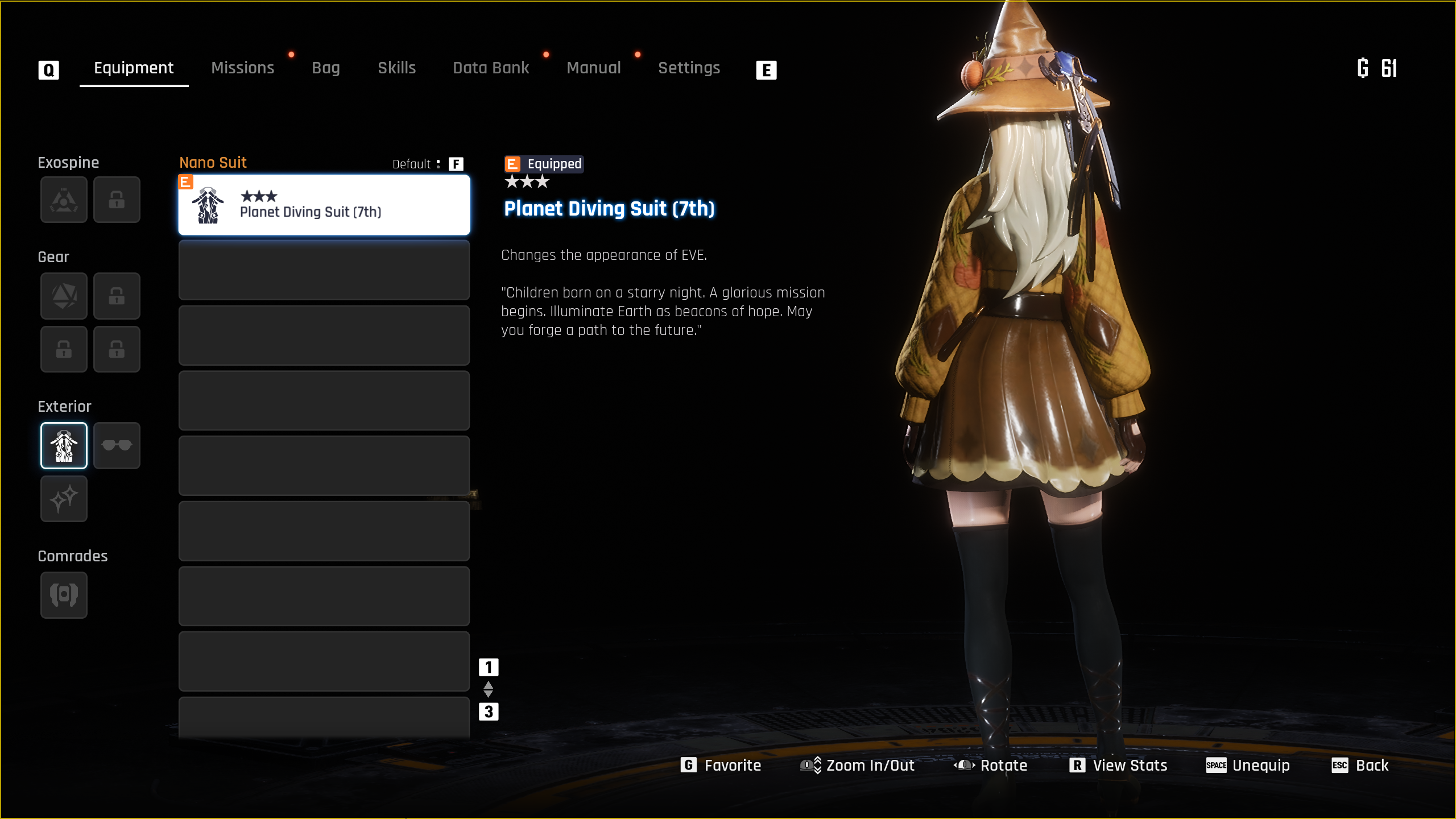Switch to the Missions tab
The width and height of the screenshot is (1456, 819).
242,68
